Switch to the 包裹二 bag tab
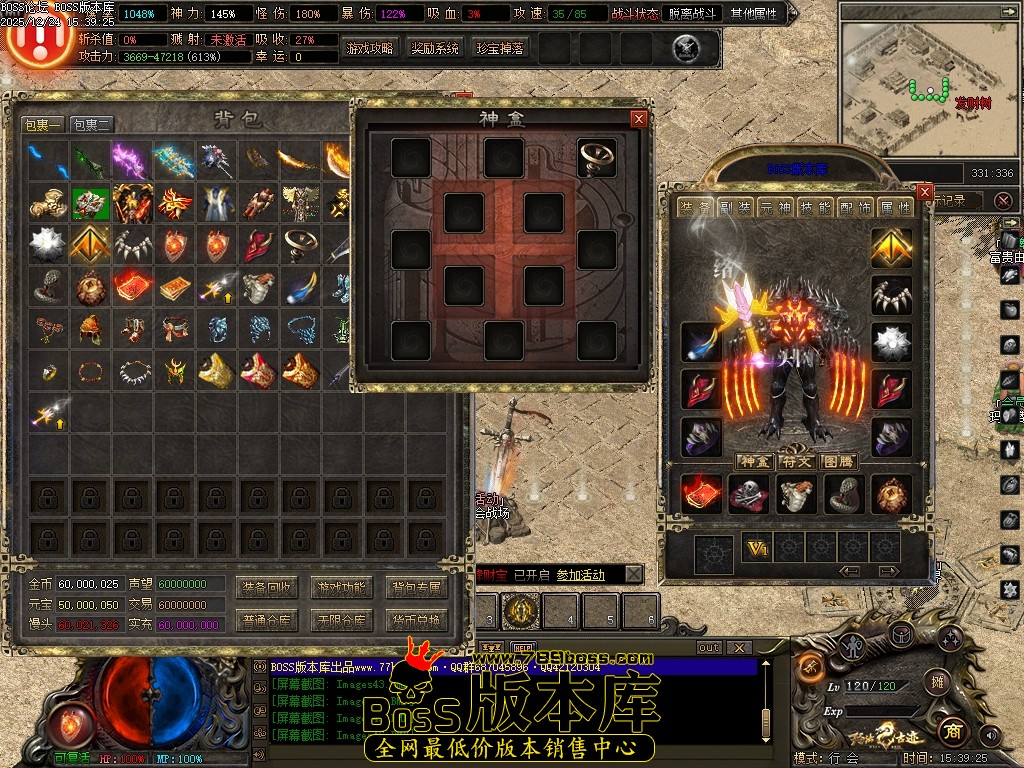 coord(91,125)
